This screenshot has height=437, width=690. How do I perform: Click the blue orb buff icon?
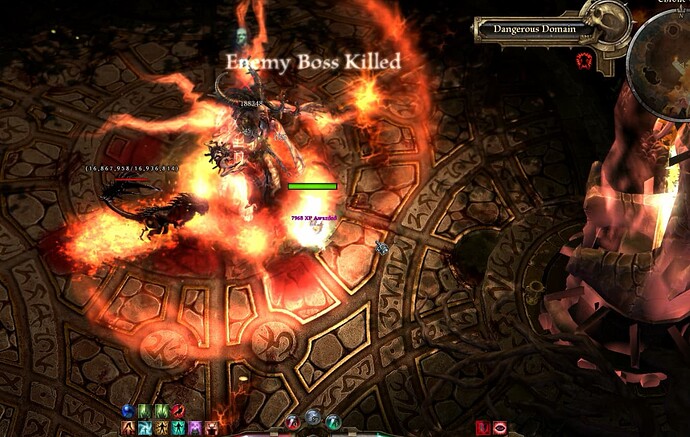tap(128, 411)
